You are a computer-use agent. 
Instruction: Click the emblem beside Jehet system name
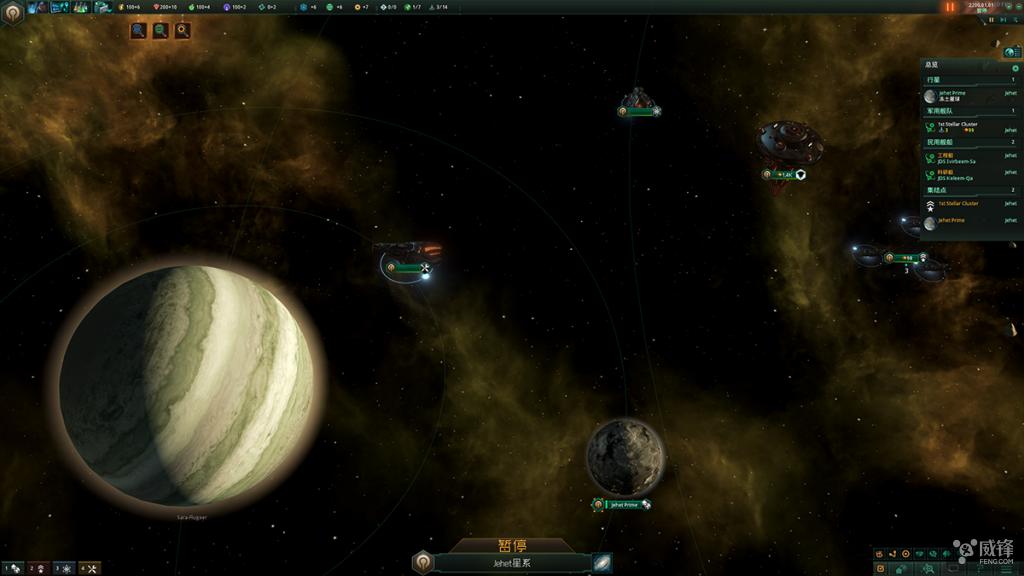[x=423, y=563]
